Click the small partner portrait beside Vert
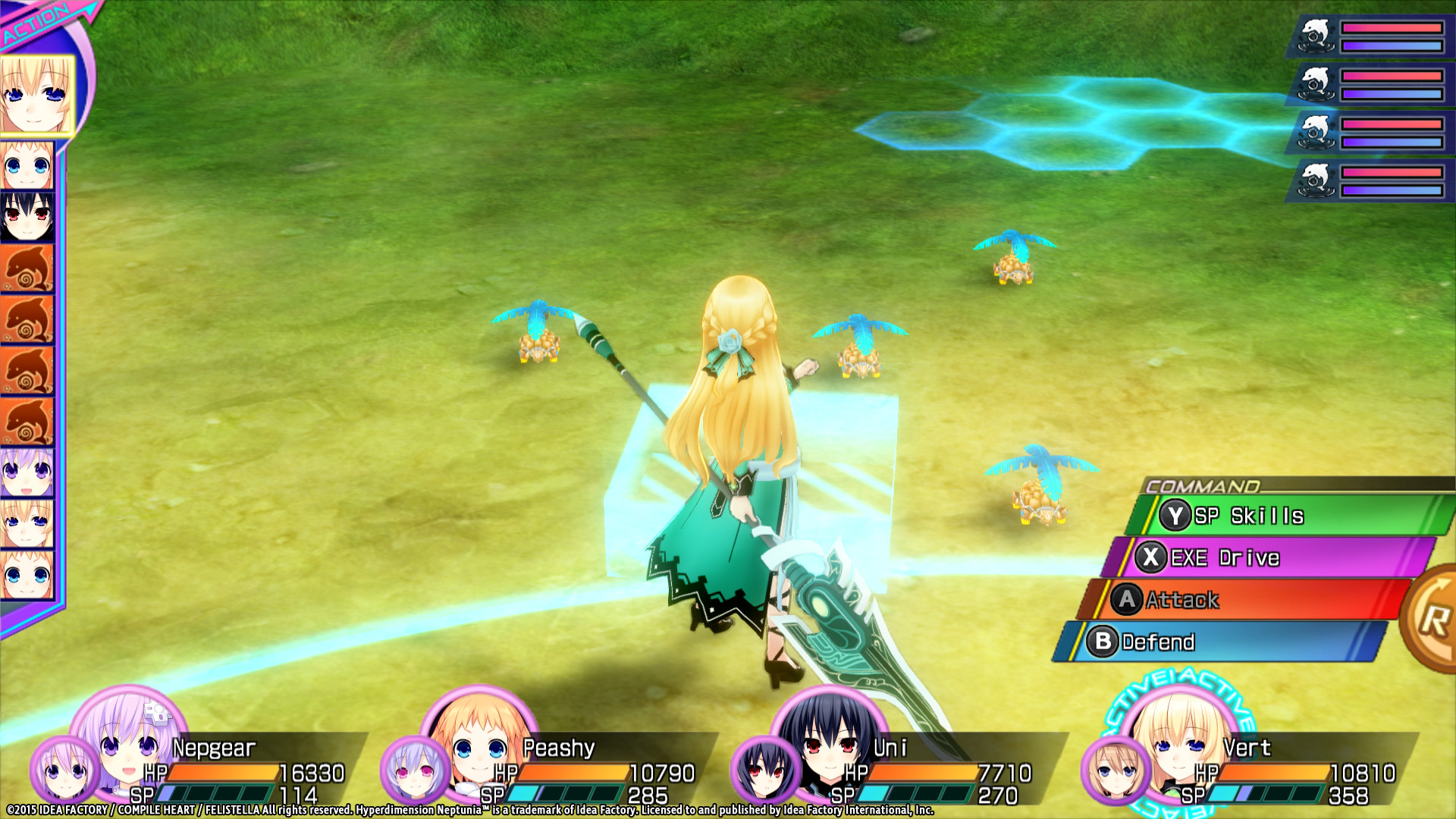1456x819 pixels. pos(1116,771)
